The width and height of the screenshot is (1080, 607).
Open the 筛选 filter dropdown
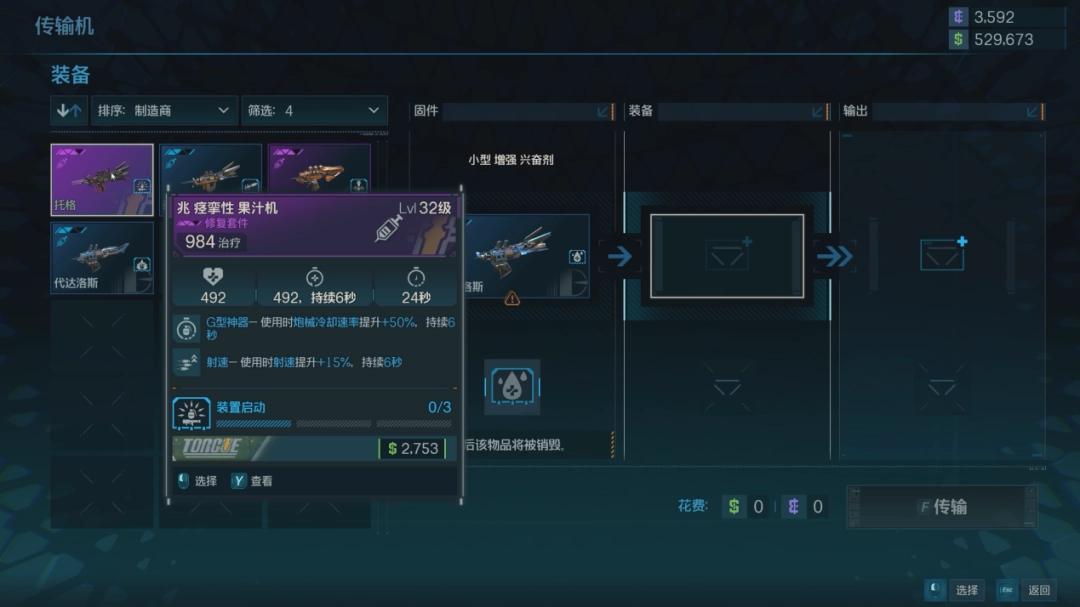point(314,110)
